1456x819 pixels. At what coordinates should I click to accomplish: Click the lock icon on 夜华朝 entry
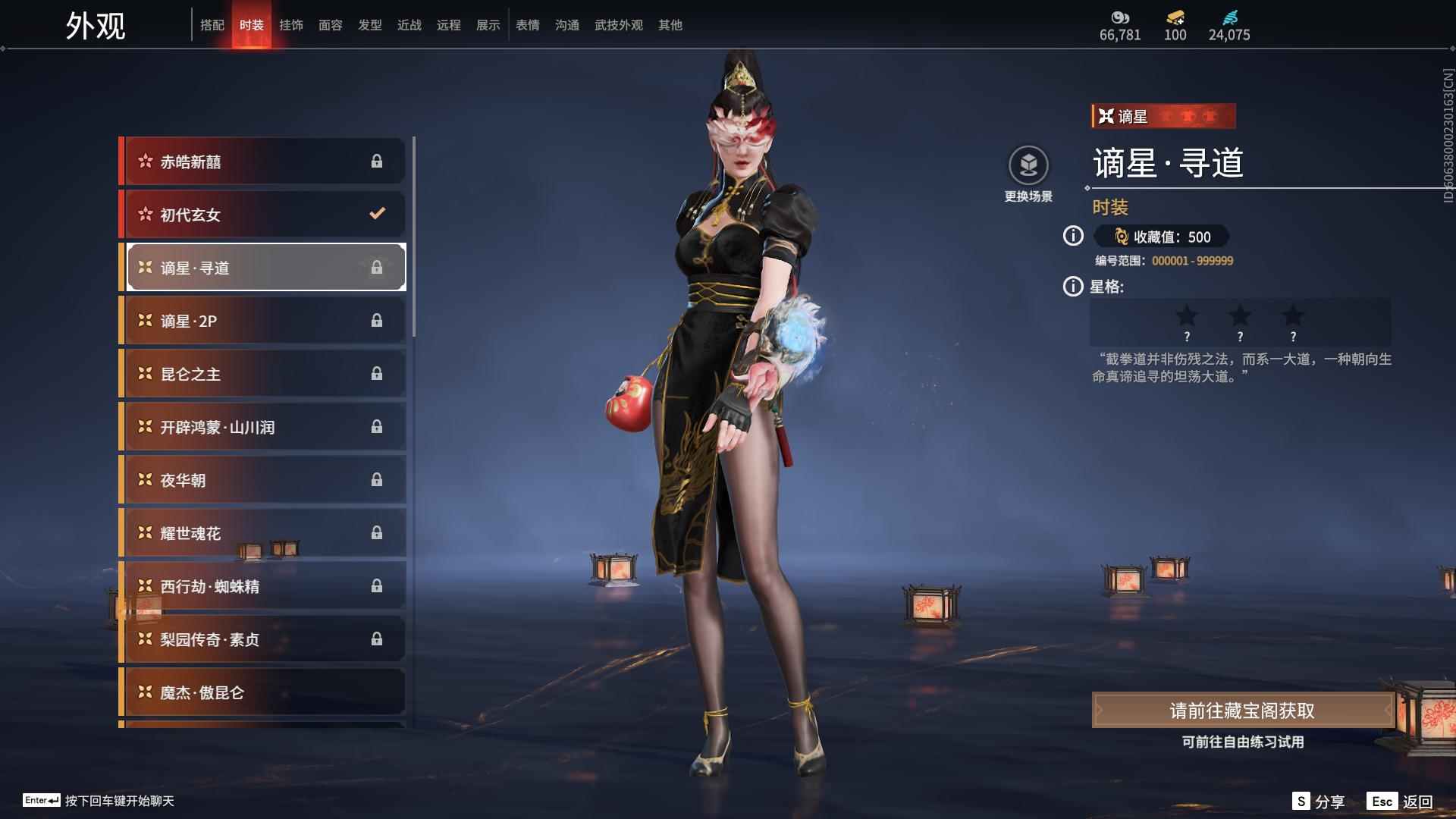378,479
